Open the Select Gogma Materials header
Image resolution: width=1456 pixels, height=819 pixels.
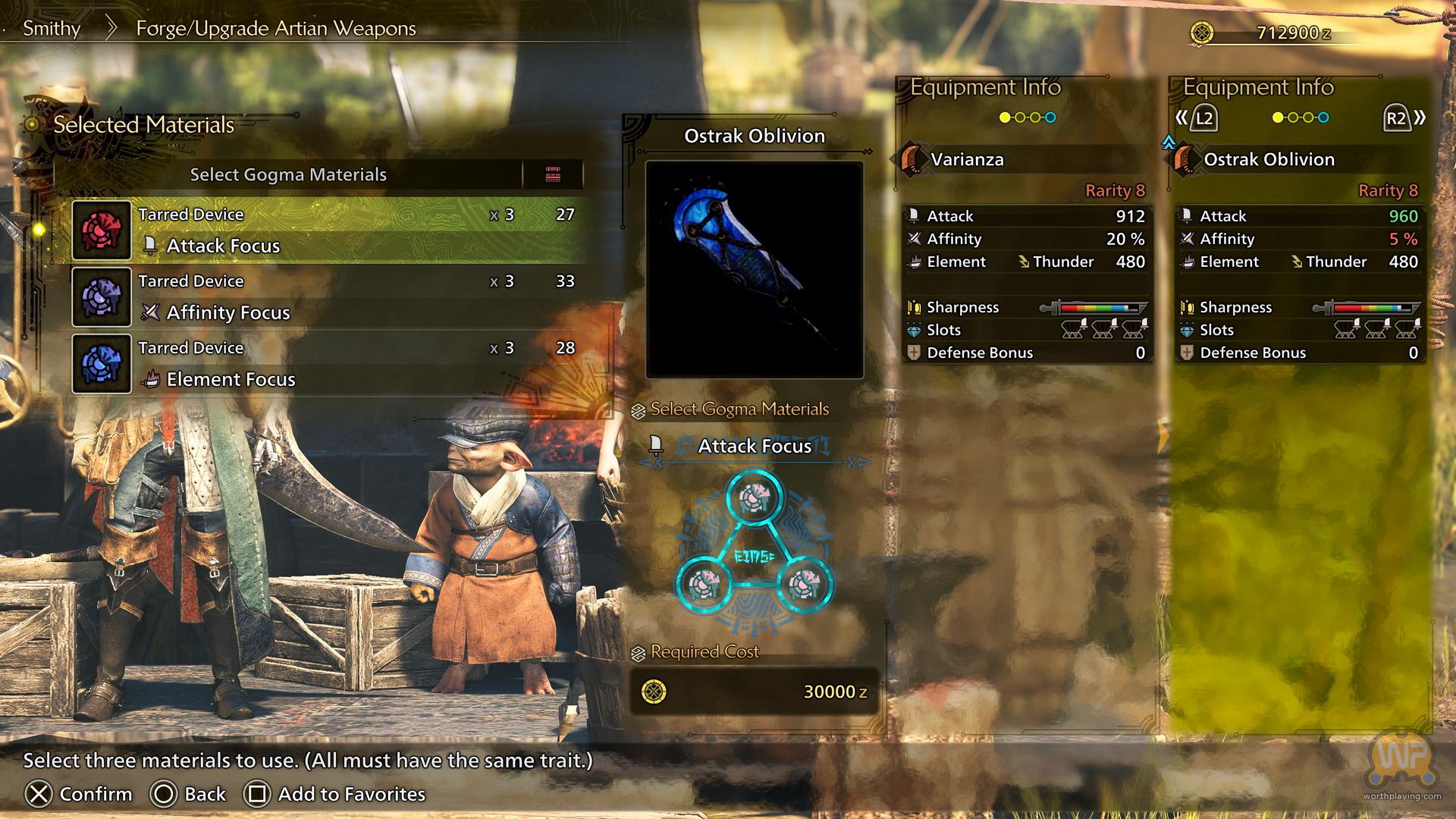pos(288,174)
